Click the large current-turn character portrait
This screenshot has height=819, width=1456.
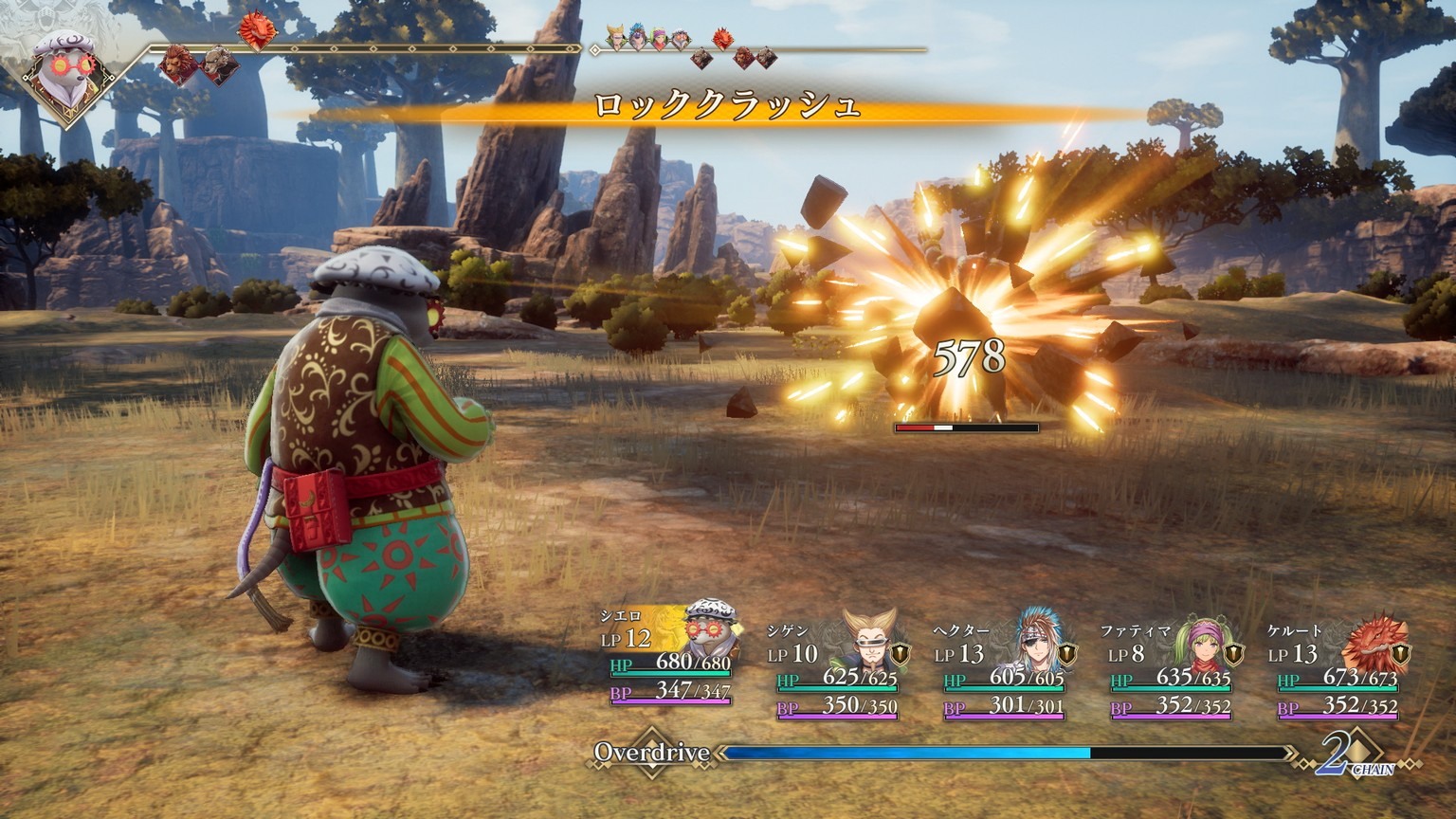tap(66, 71)
